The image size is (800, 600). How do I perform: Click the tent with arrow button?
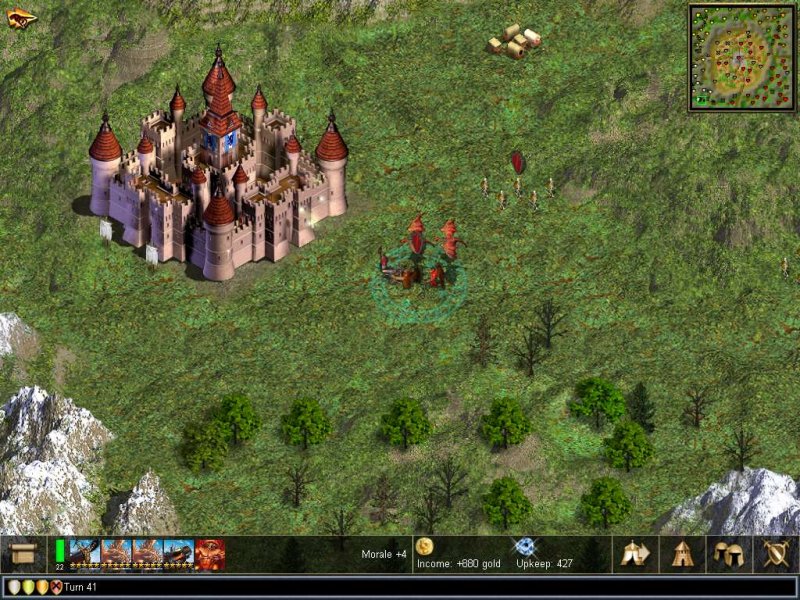[634, 553]
